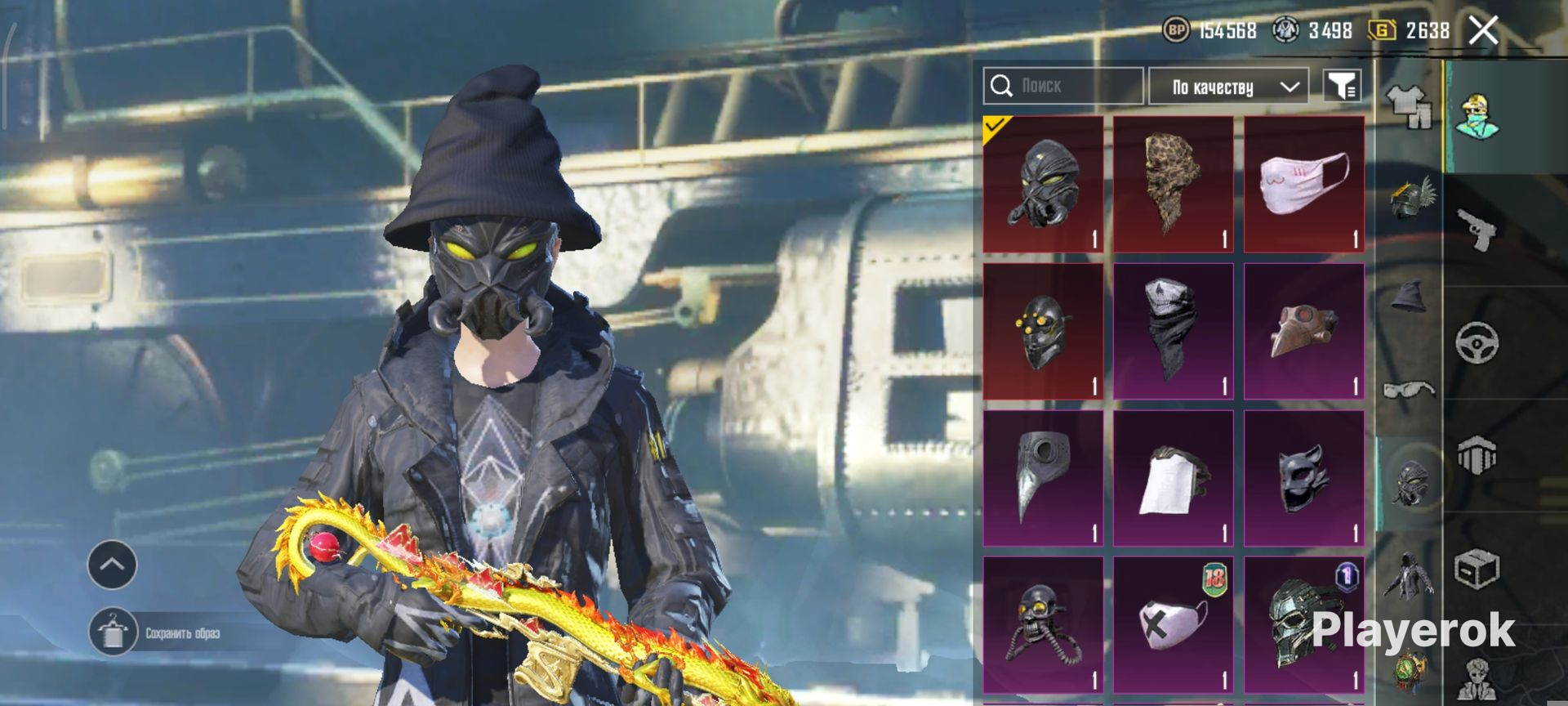Click the Сохранить образ save outfit button
The height and width of the screenshot is (706, 1568).
(155, 632)
